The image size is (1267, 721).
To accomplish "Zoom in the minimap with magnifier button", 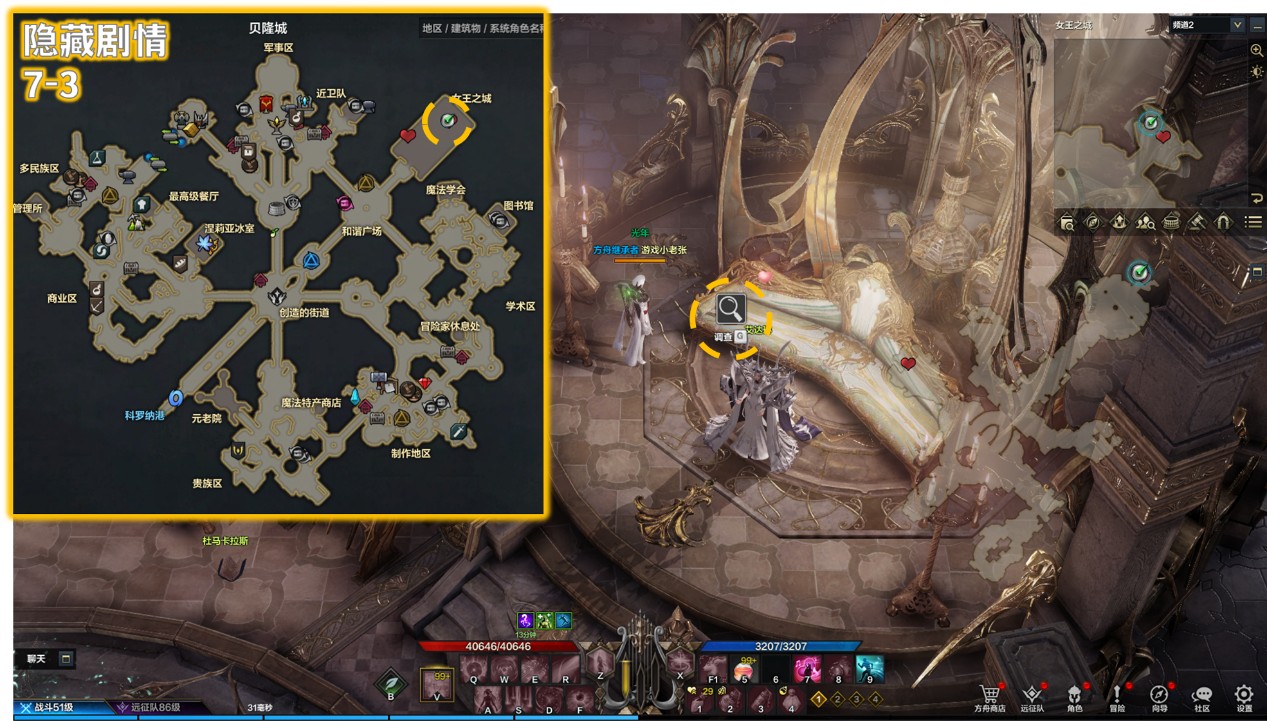I will 1257,50.
